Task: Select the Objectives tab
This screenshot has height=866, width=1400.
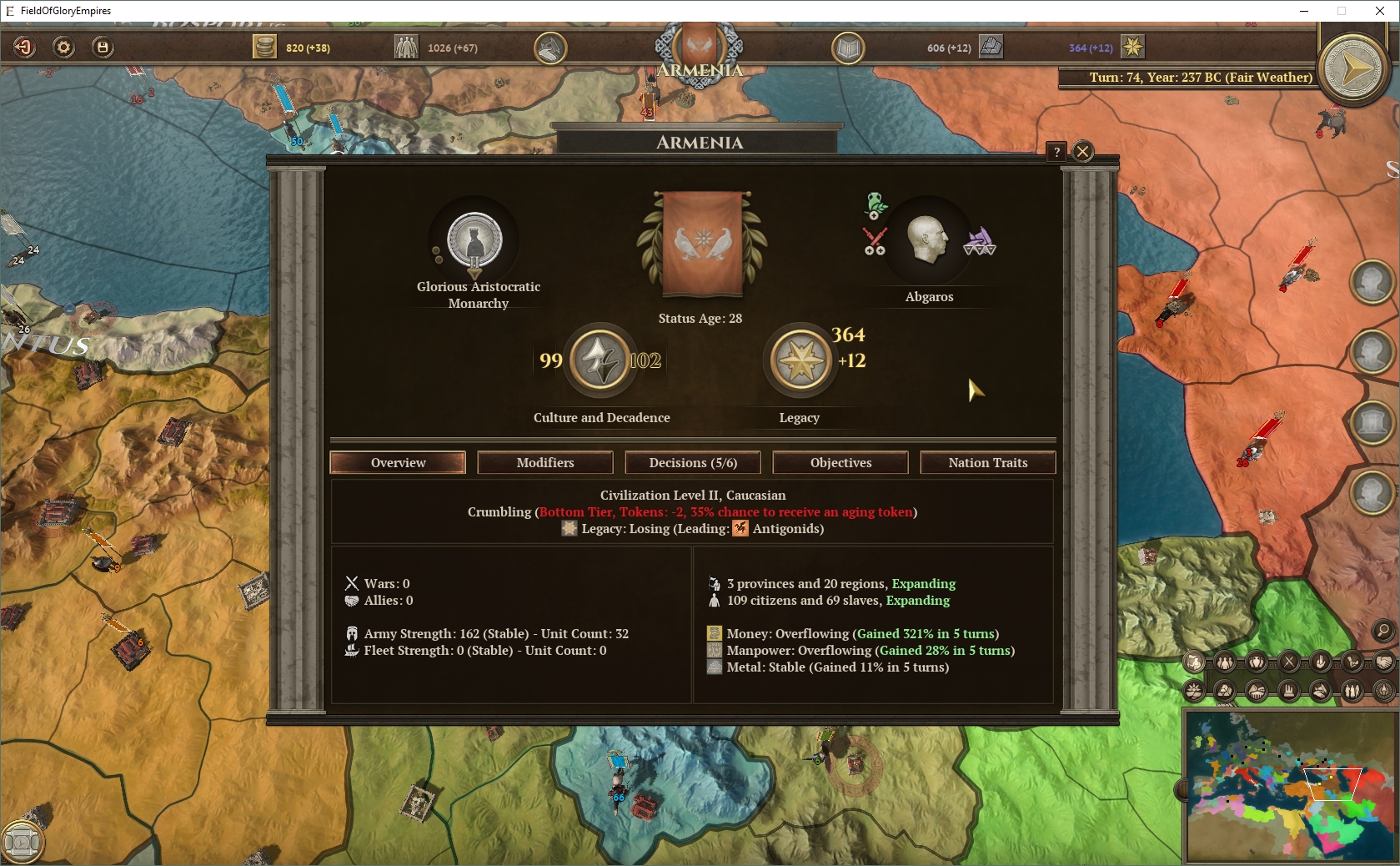Action: 840,462
